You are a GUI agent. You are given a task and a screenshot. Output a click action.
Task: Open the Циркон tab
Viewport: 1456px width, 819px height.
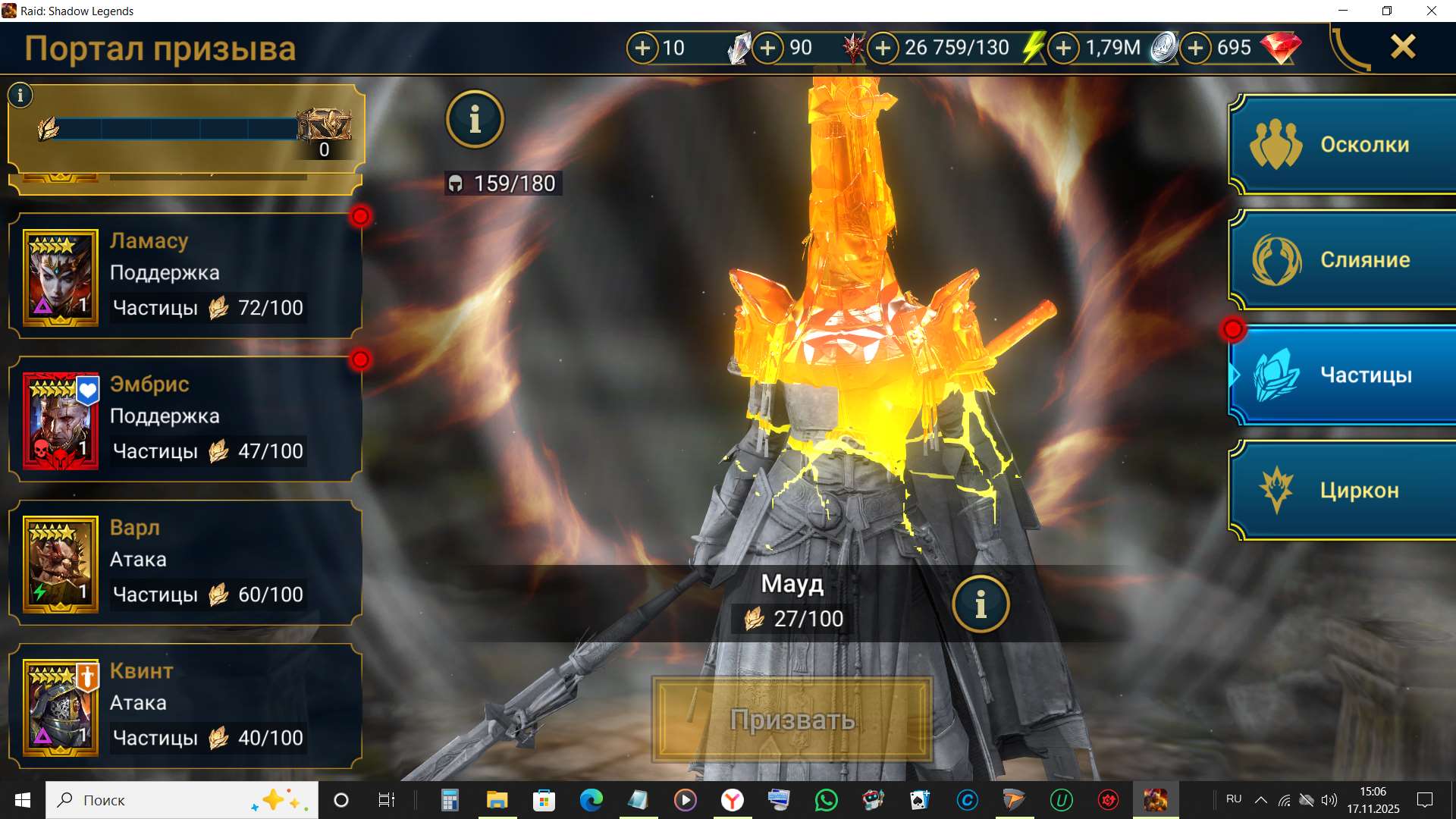pos(1342,490)
